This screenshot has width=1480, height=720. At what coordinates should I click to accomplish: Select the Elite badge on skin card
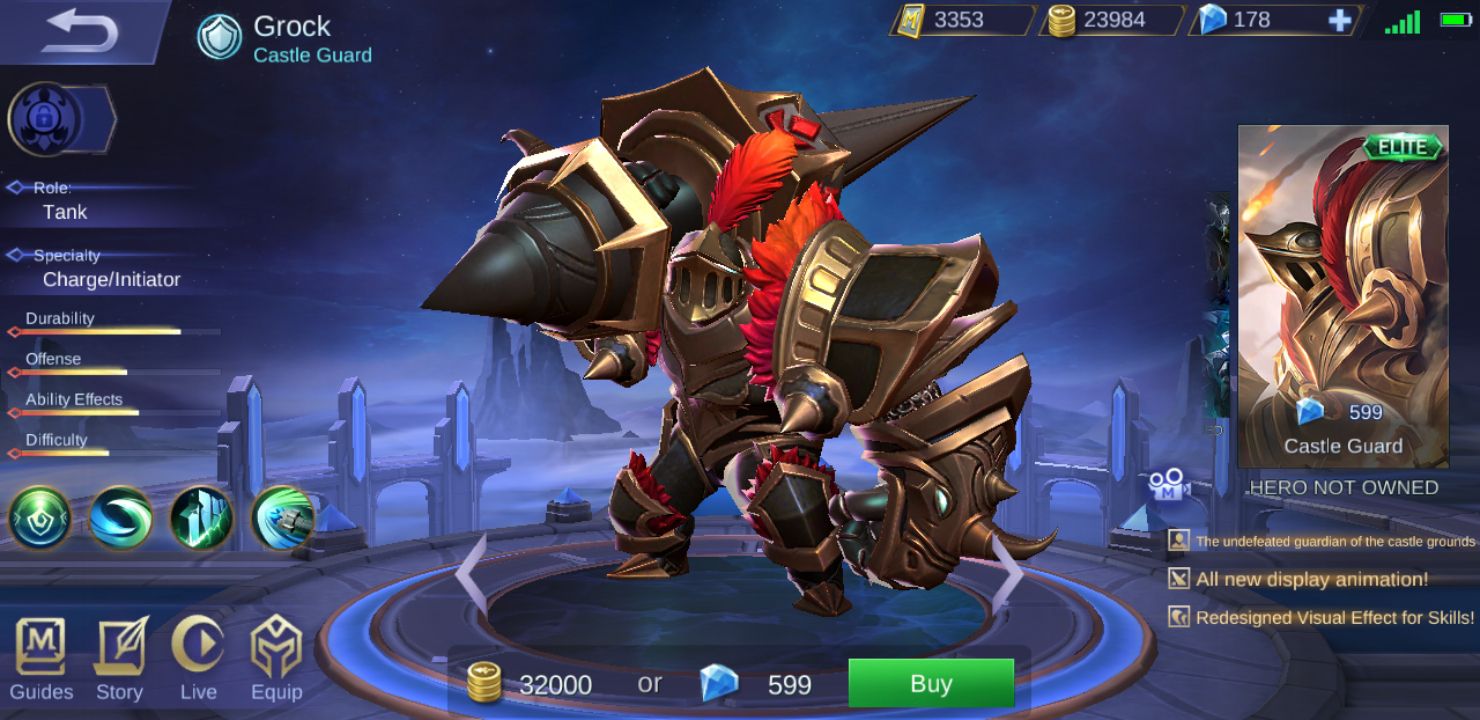pos(1404,146)
